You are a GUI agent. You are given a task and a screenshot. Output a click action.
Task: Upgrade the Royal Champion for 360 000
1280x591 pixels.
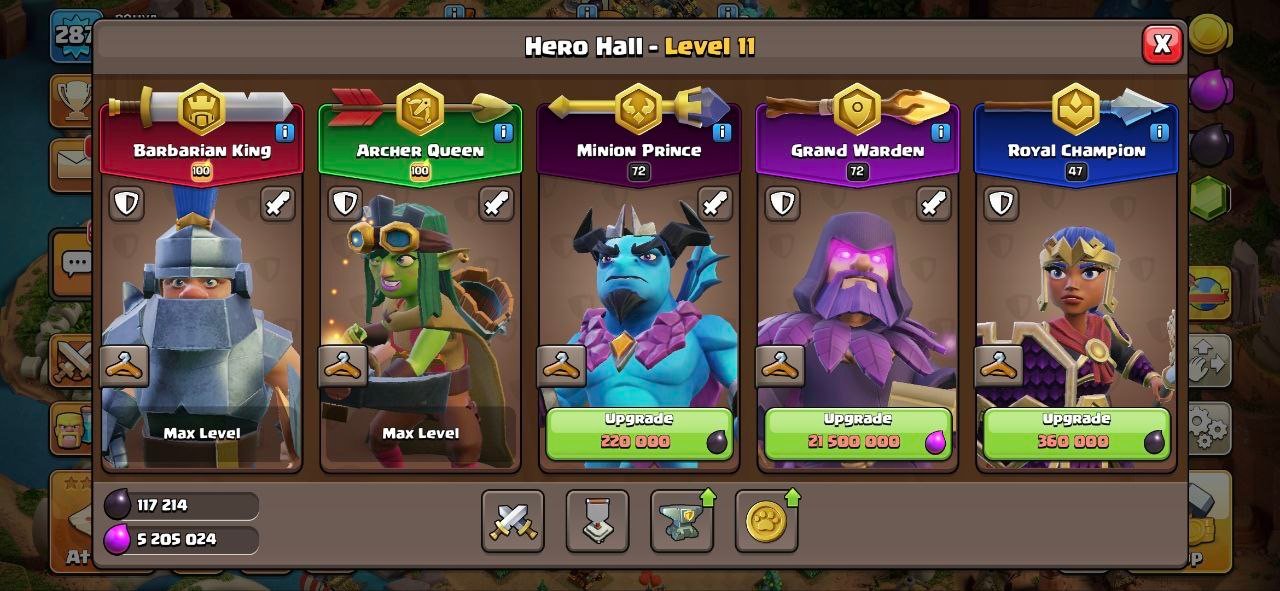[x=1076, y=433]
